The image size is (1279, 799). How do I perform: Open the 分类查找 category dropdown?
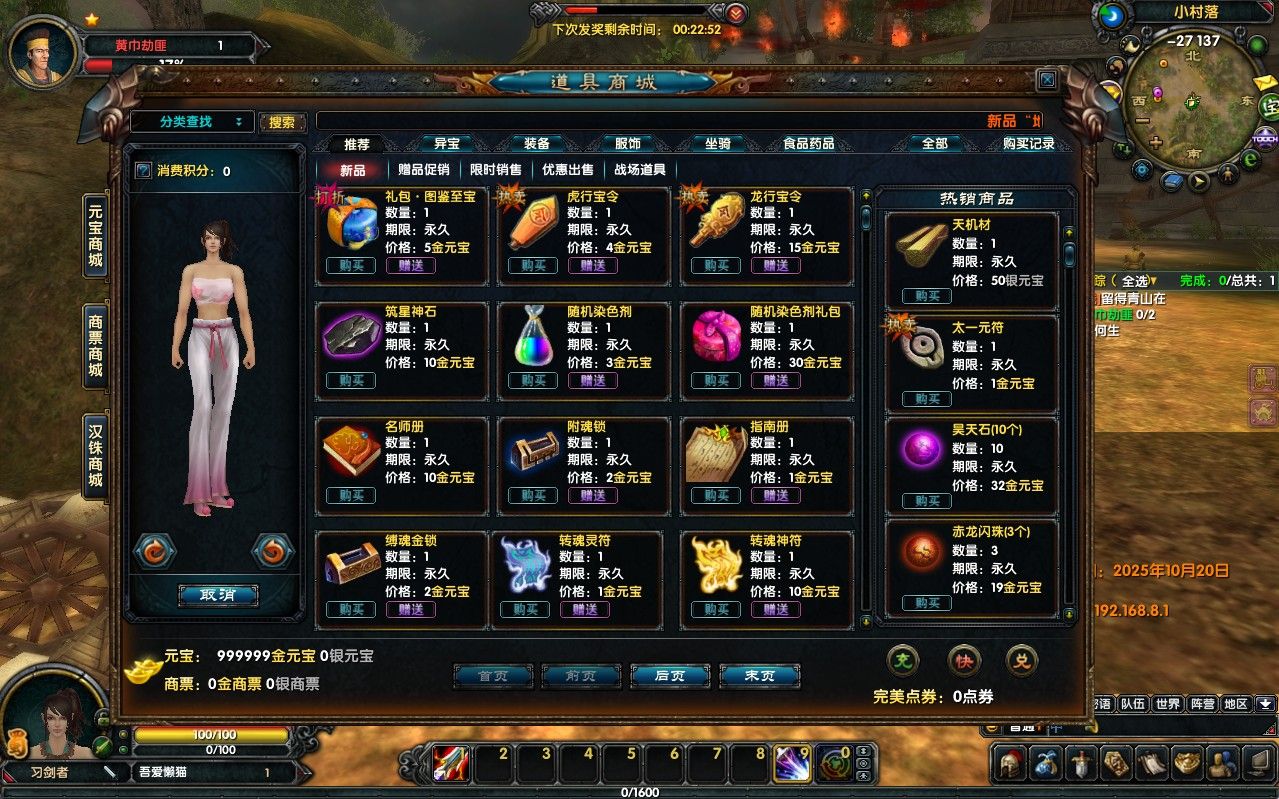coord(192,122)
